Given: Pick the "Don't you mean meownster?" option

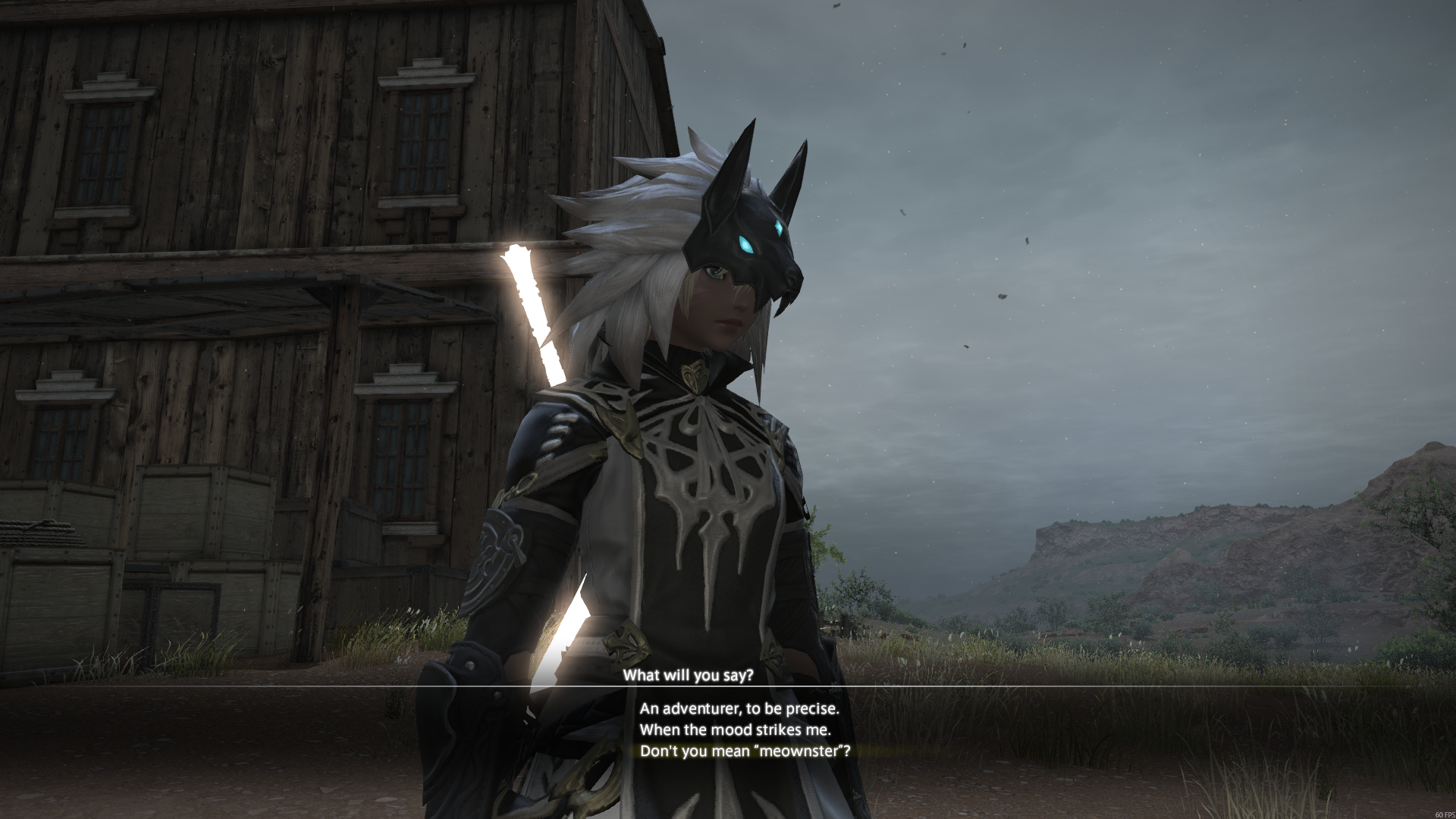Looking at the screenshot, I should coord(745,752).
